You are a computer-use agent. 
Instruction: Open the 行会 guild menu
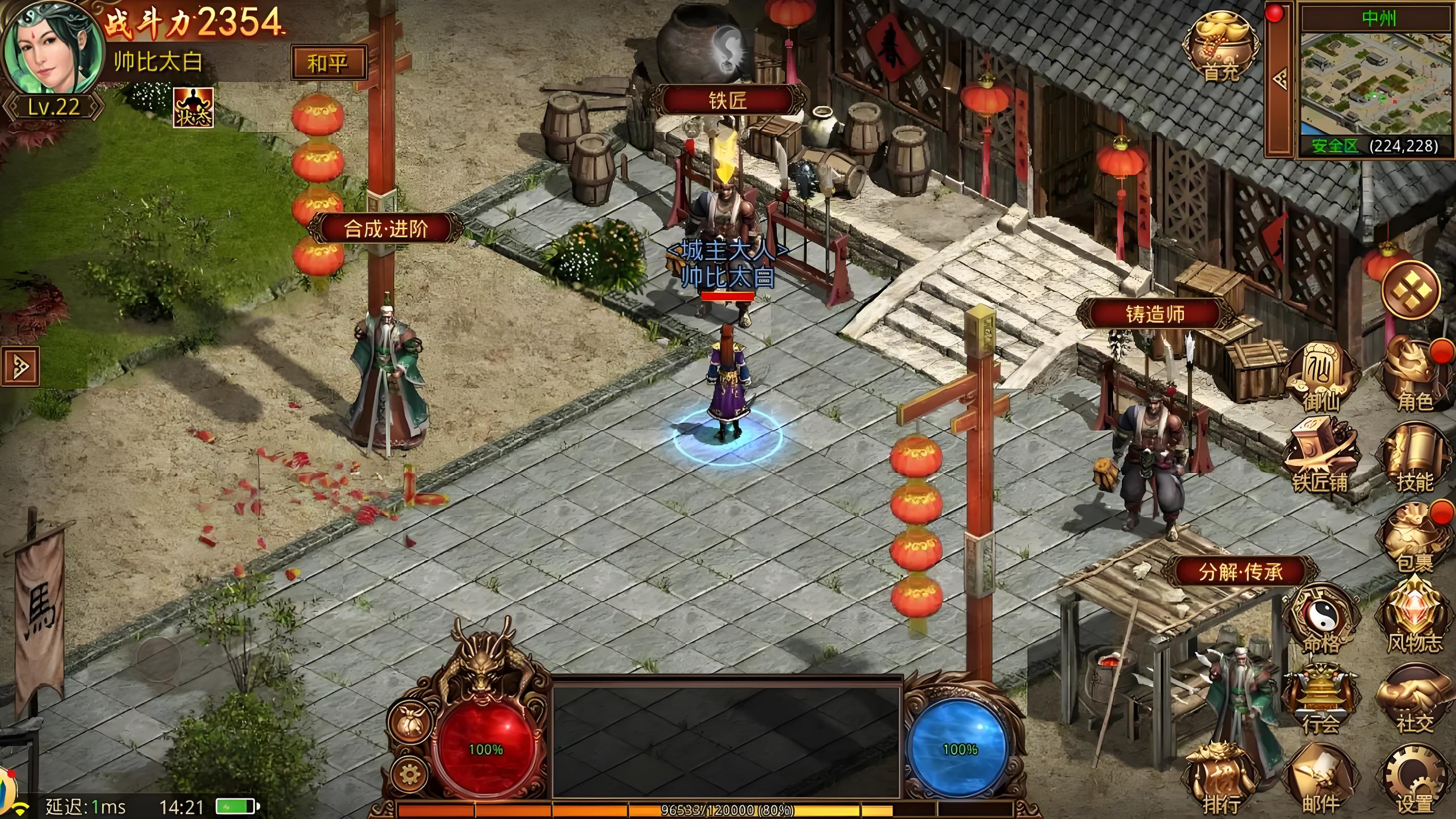(x=1321, y=699)
